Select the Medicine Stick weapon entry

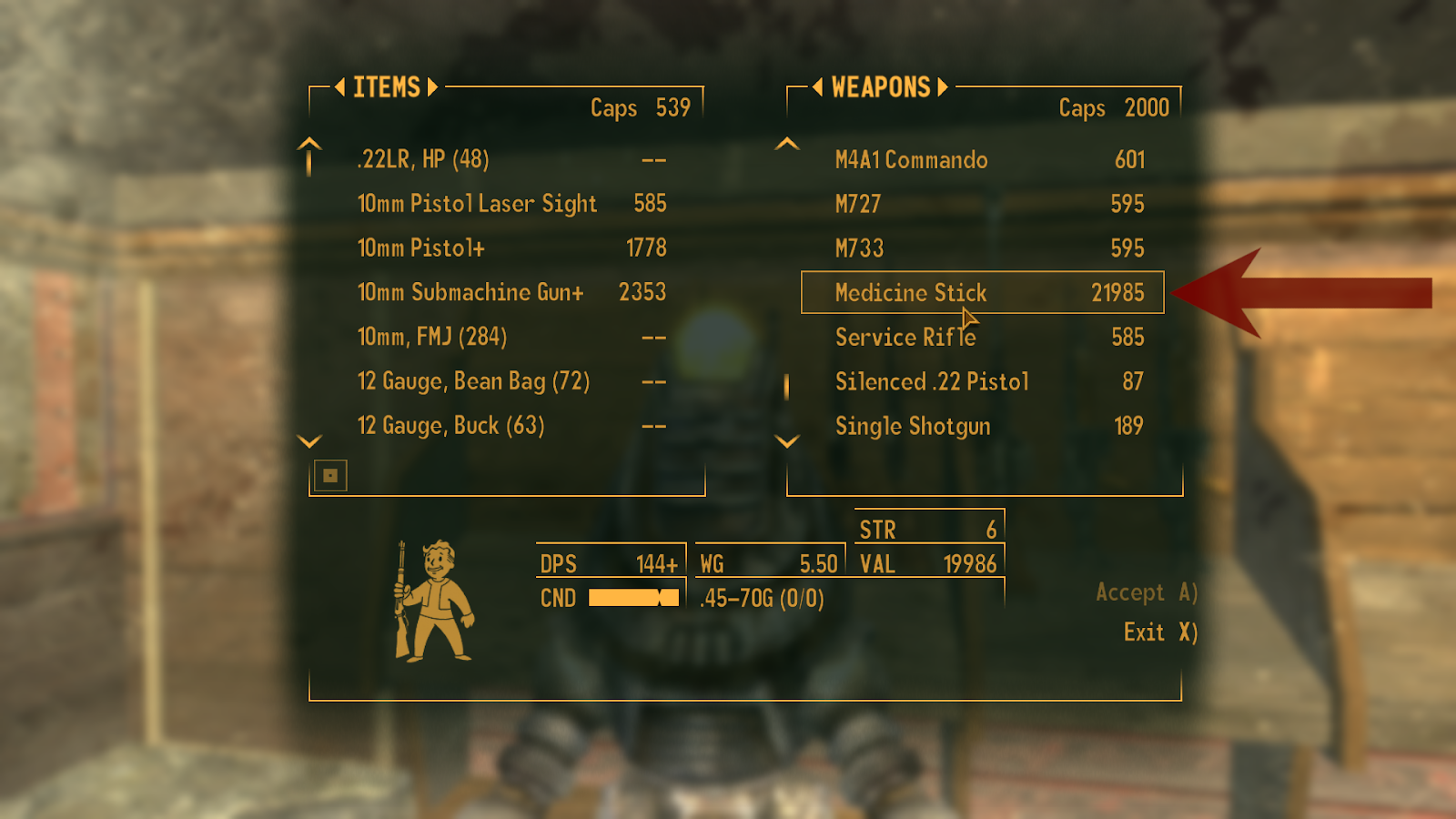point(912,293)
